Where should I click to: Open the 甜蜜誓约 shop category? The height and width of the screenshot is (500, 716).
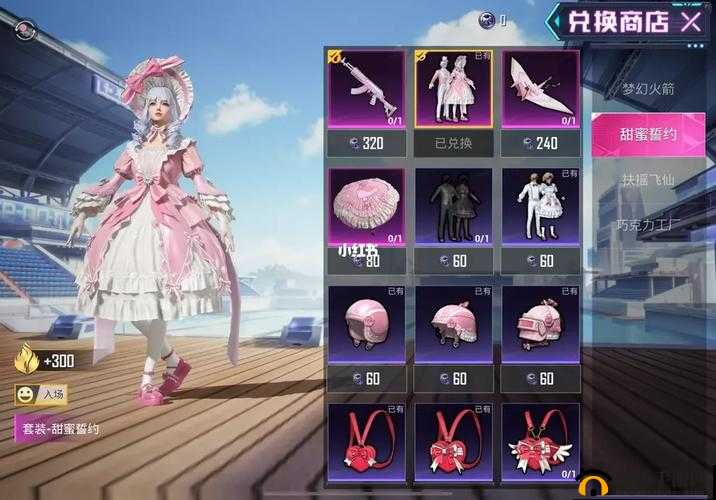point(648,134)
